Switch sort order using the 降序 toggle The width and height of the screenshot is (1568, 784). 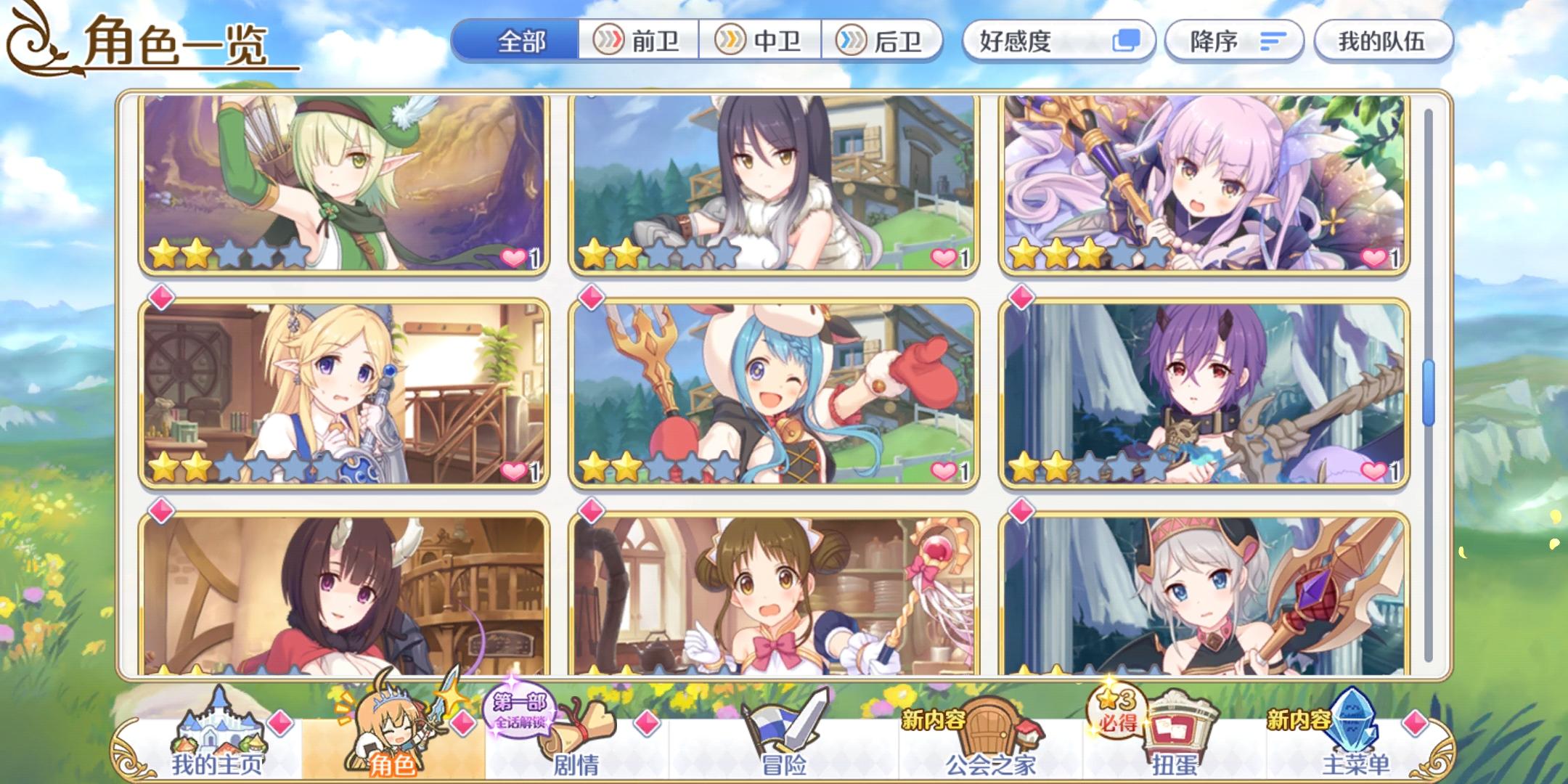click(x=1234, y=41)
